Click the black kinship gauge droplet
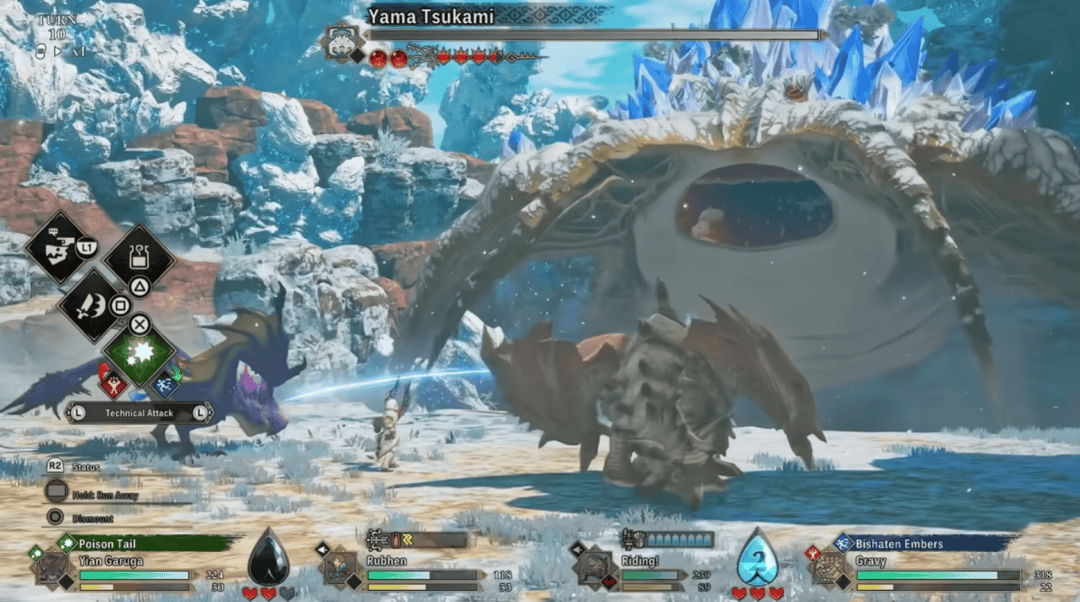 click(267, 558)
